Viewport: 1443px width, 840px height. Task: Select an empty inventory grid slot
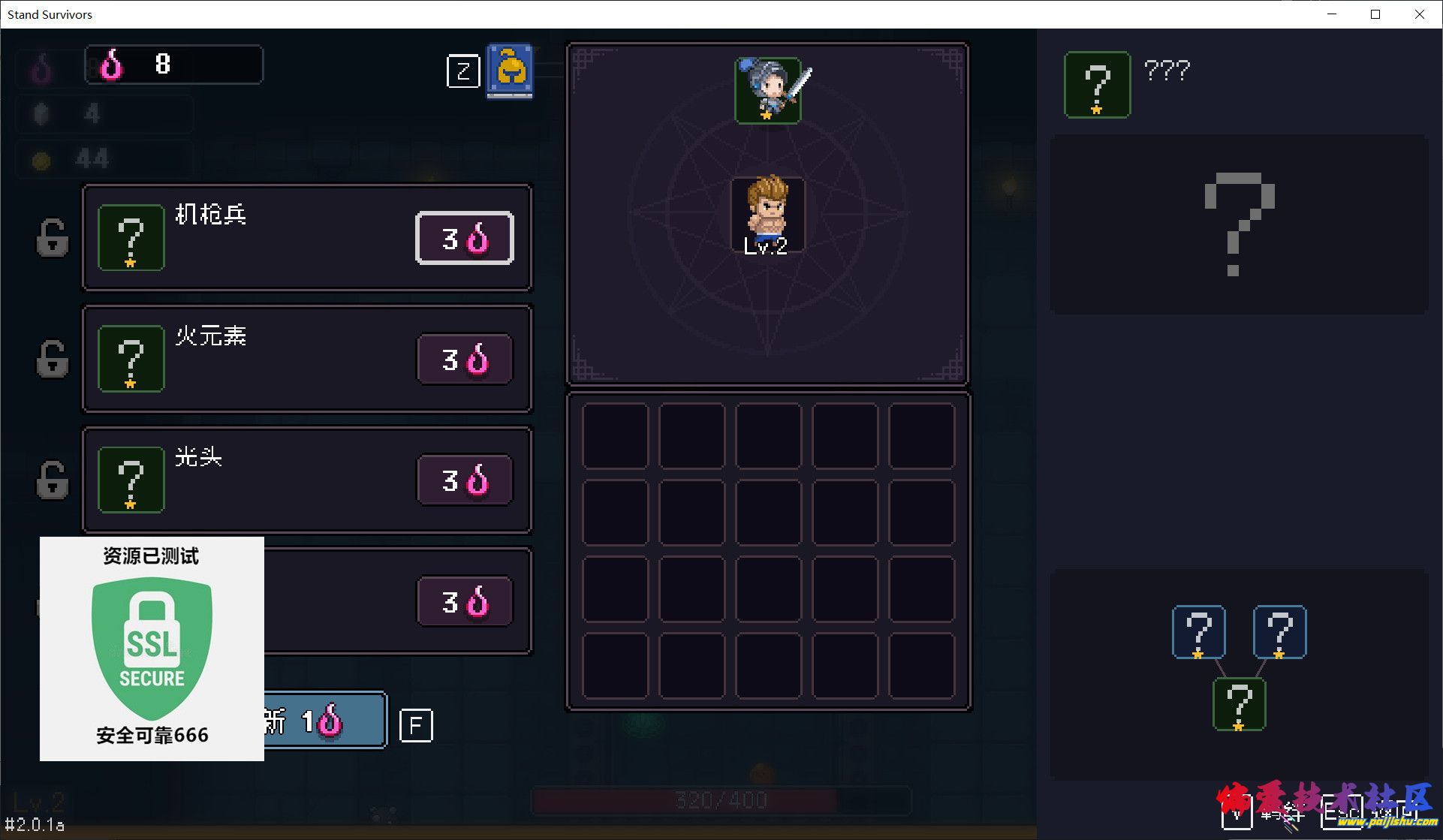point(617,435)
